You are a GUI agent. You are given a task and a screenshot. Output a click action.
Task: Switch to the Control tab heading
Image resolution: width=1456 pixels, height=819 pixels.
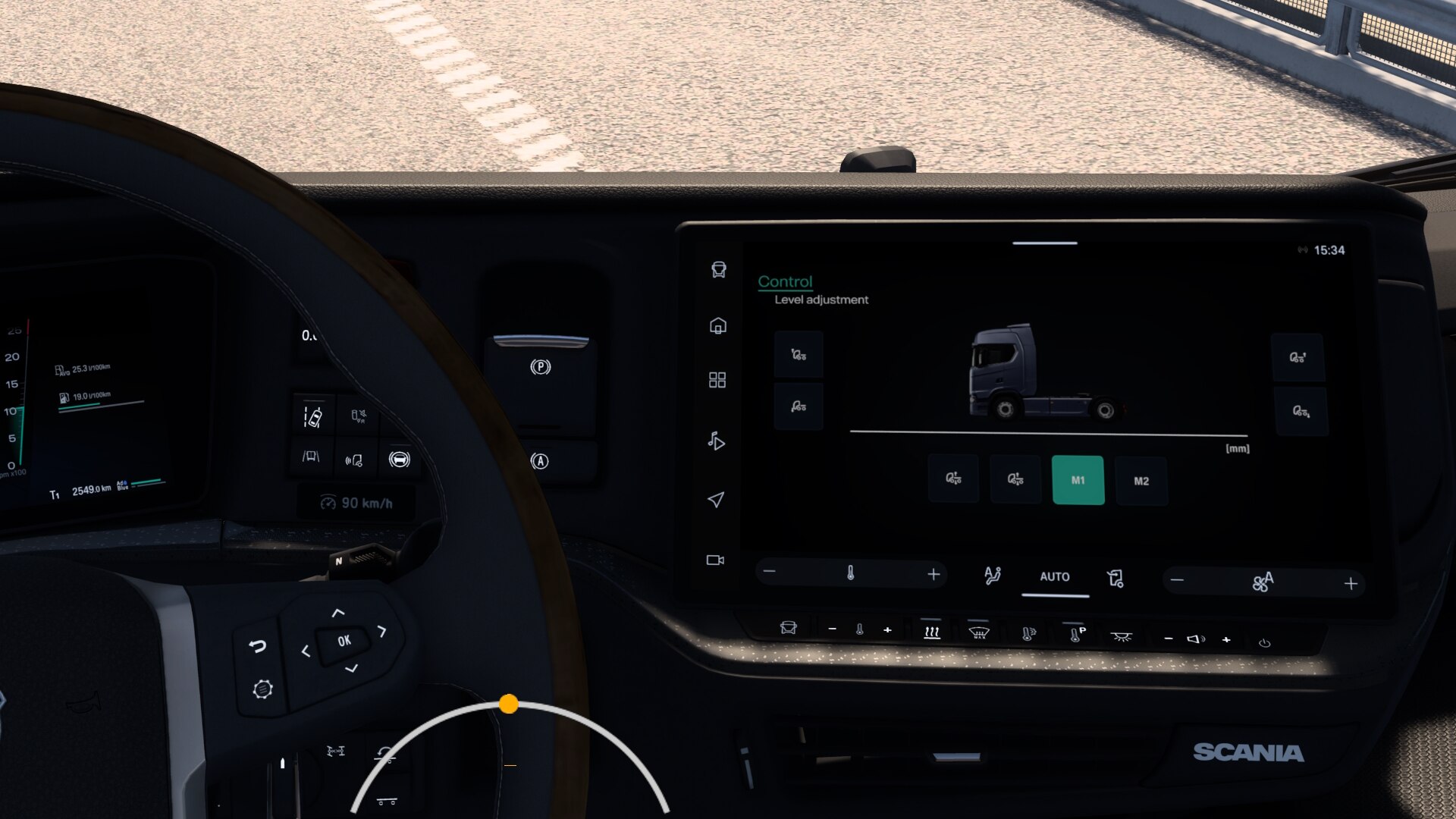785,281
